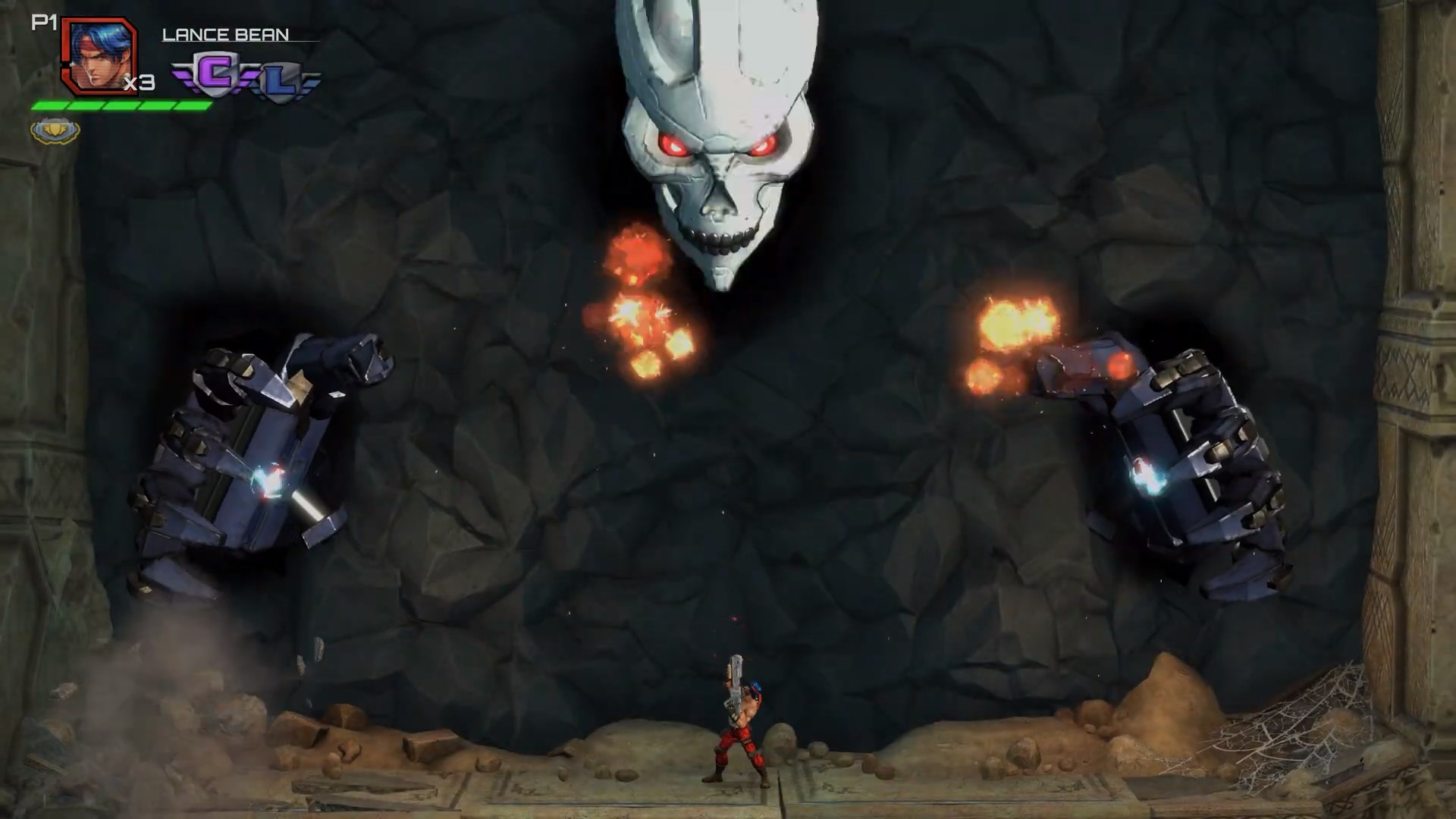
Task: Switch to the blue L weapon badge
Action: pyautogui.click(x=280, y=83)
